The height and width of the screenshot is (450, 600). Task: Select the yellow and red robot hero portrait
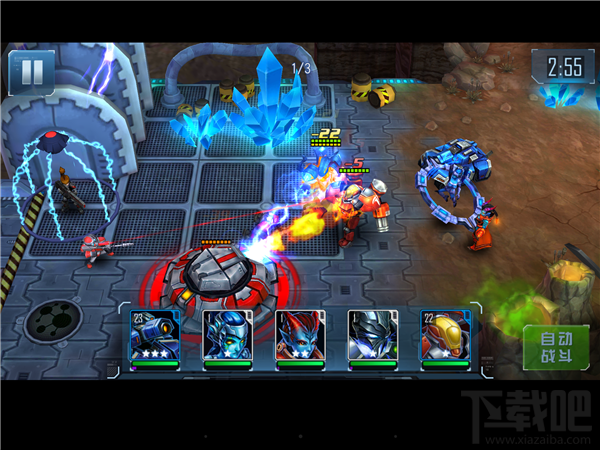pos(444,337)
